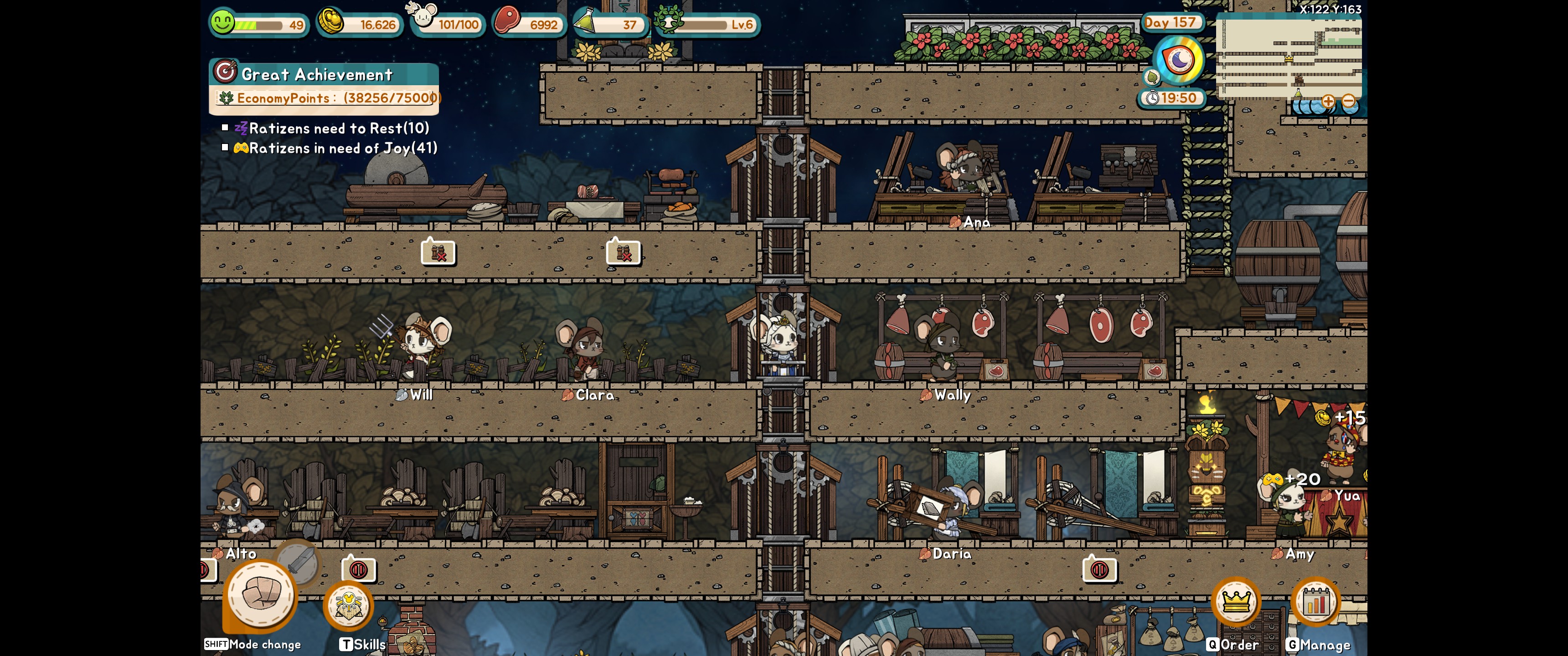Switch to the greyed sword combat mode
This screenshot has height=656, width=1568.
click(298, 561)
